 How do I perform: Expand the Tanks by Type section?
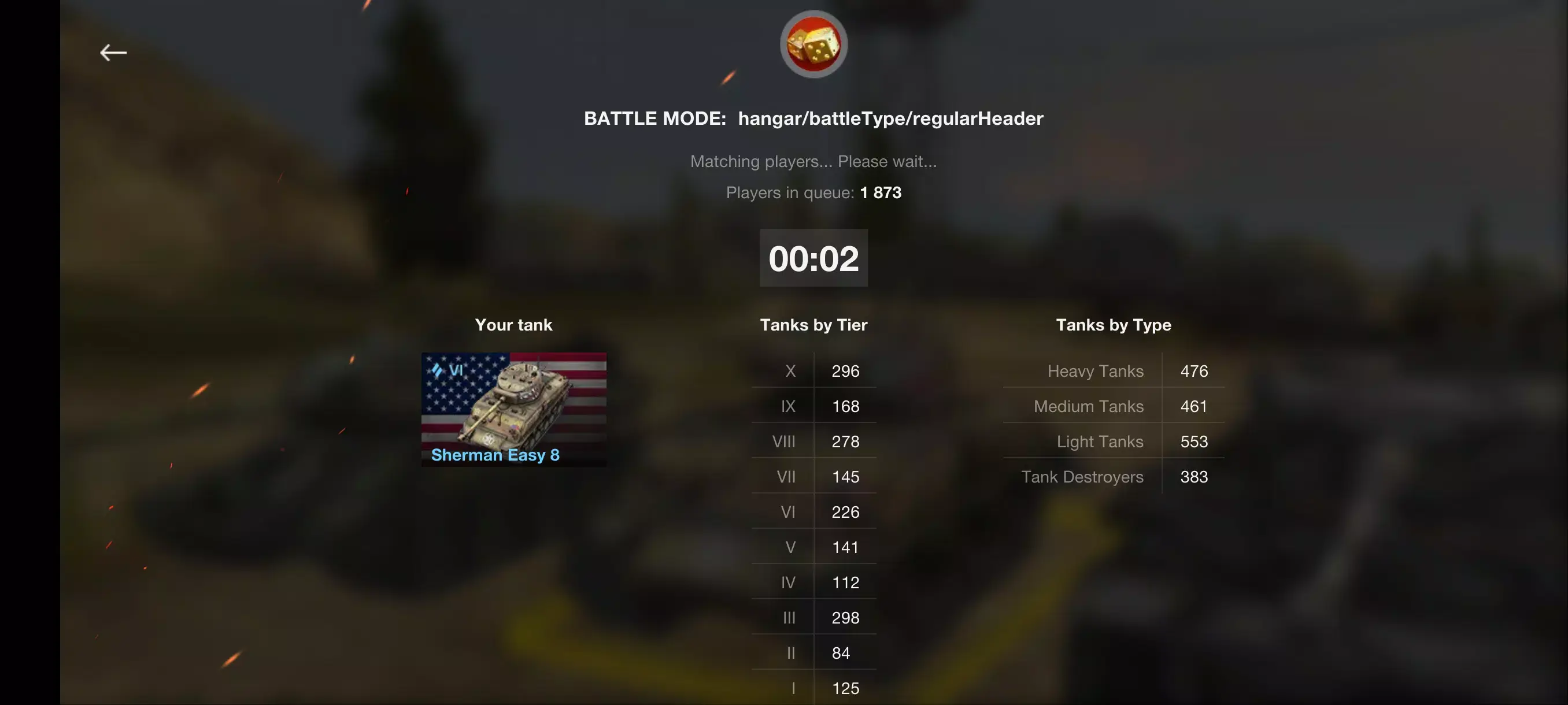click(x=1114, y=325)
